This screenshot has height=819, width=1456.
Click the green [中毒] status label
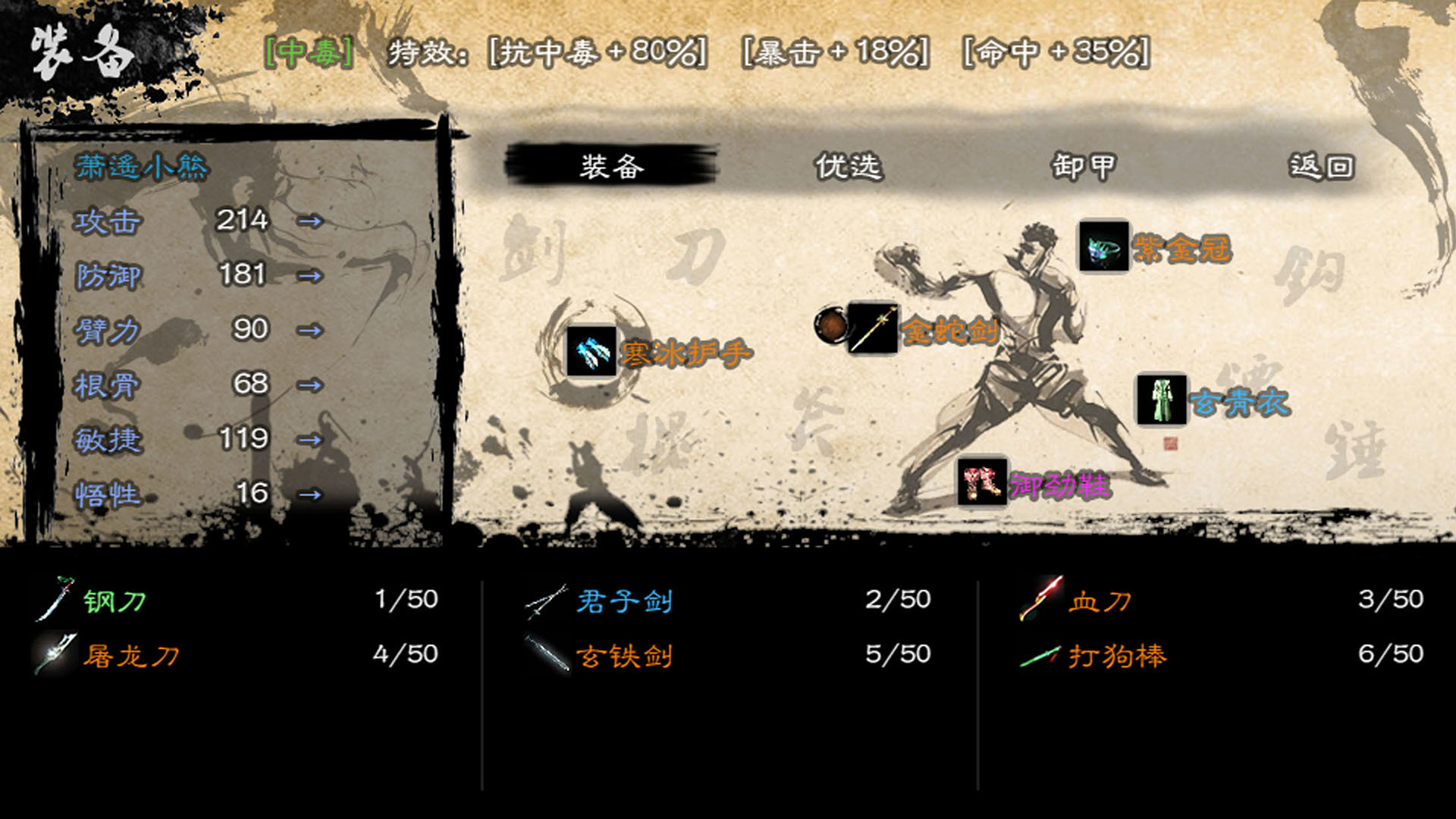[308, 51]
